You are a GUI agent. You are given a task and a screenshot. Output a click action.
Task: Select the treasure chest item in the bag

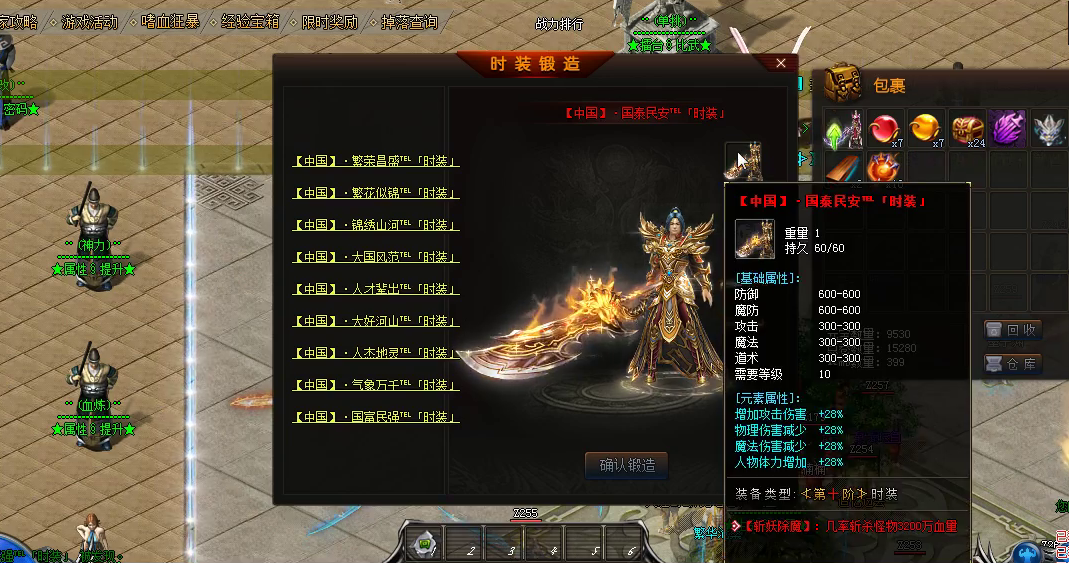pyautogui.click(x=967, y=129)
